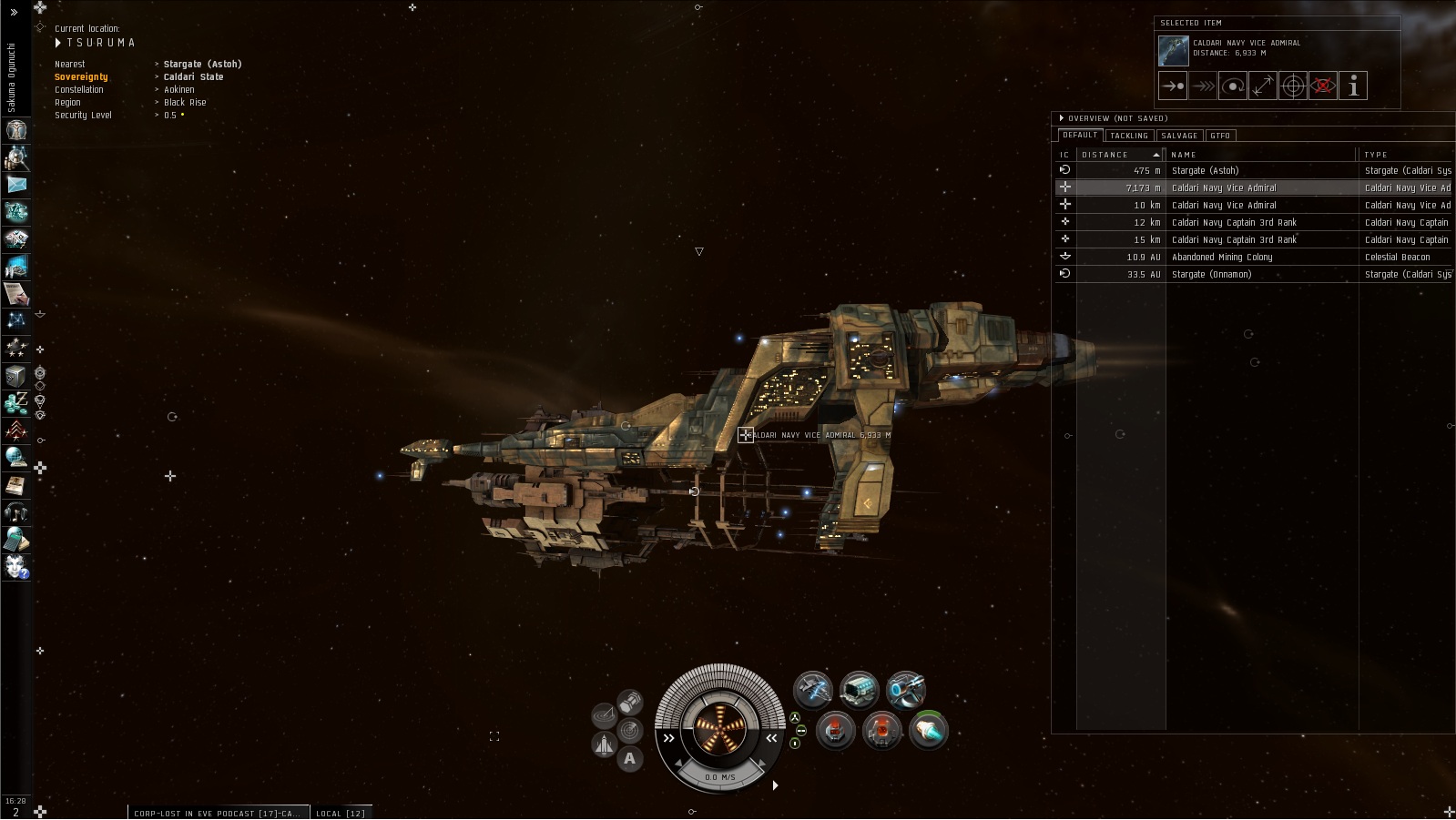Viewport: 1456px width, 820px height.
Task: Select Stargate (Onnamon) in the overview list
Action: [x=1211, y=274]
